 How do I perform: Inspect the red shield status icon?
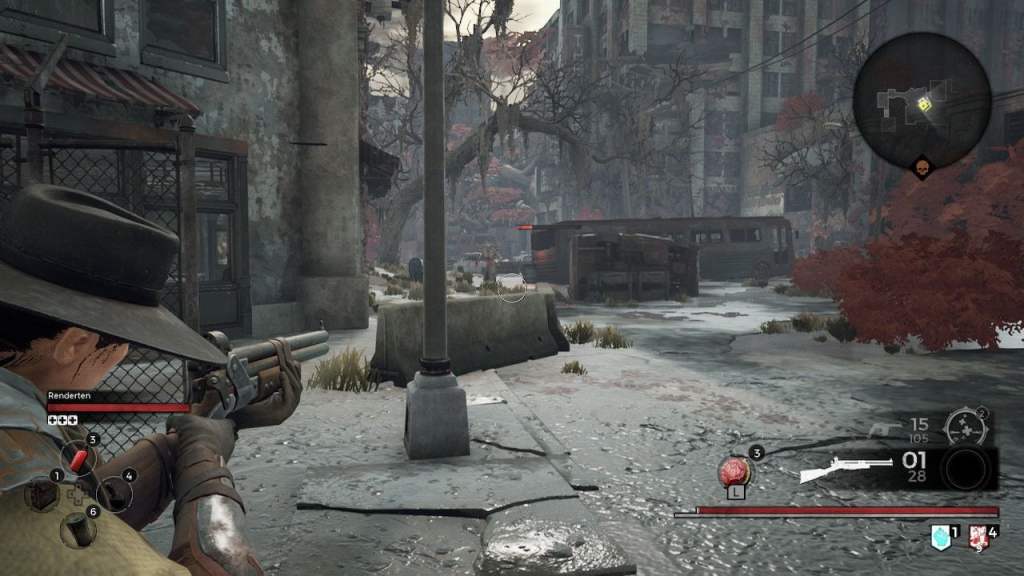point(979,539)
